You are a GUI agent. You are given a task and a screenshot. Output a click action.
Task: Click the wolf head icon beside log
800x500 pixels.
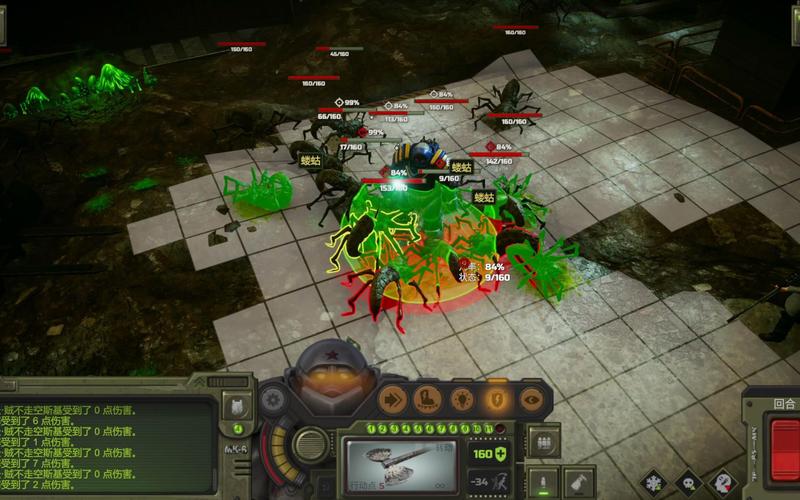click(x=238, y=406)
